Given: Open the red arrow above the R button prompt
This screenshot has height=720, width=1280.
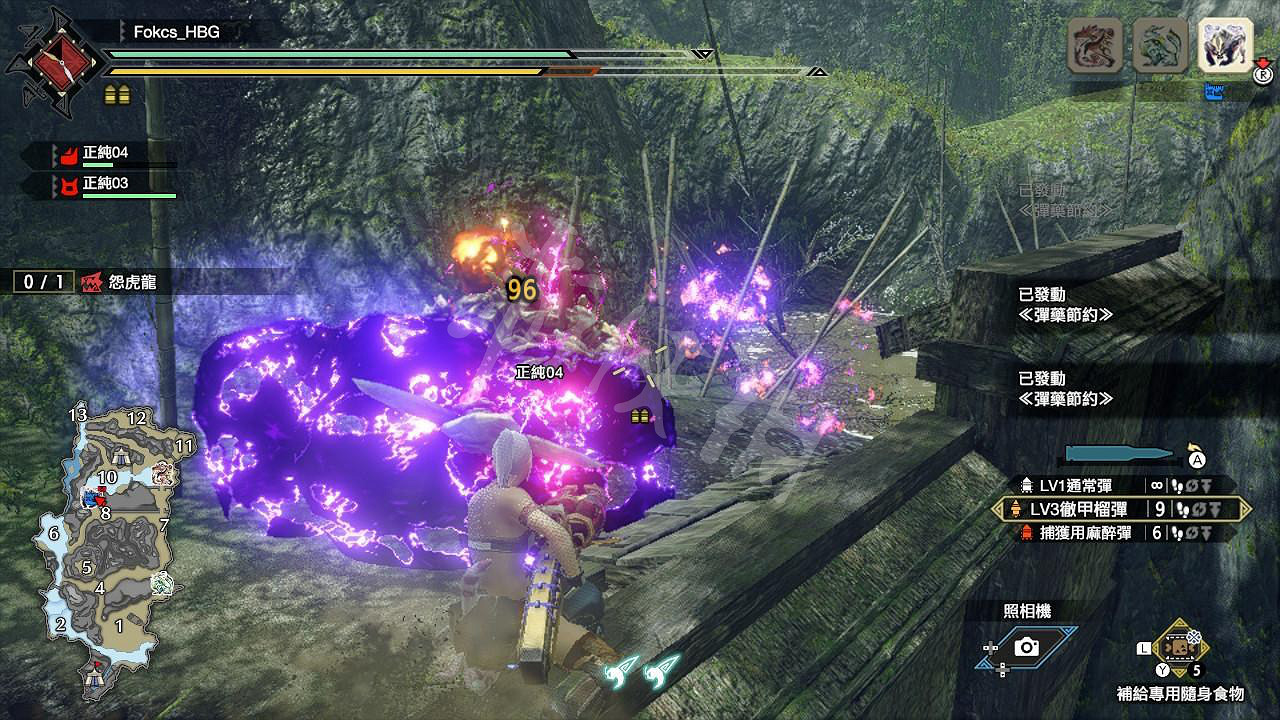Looking at the screenshot, I should 1263,63.
